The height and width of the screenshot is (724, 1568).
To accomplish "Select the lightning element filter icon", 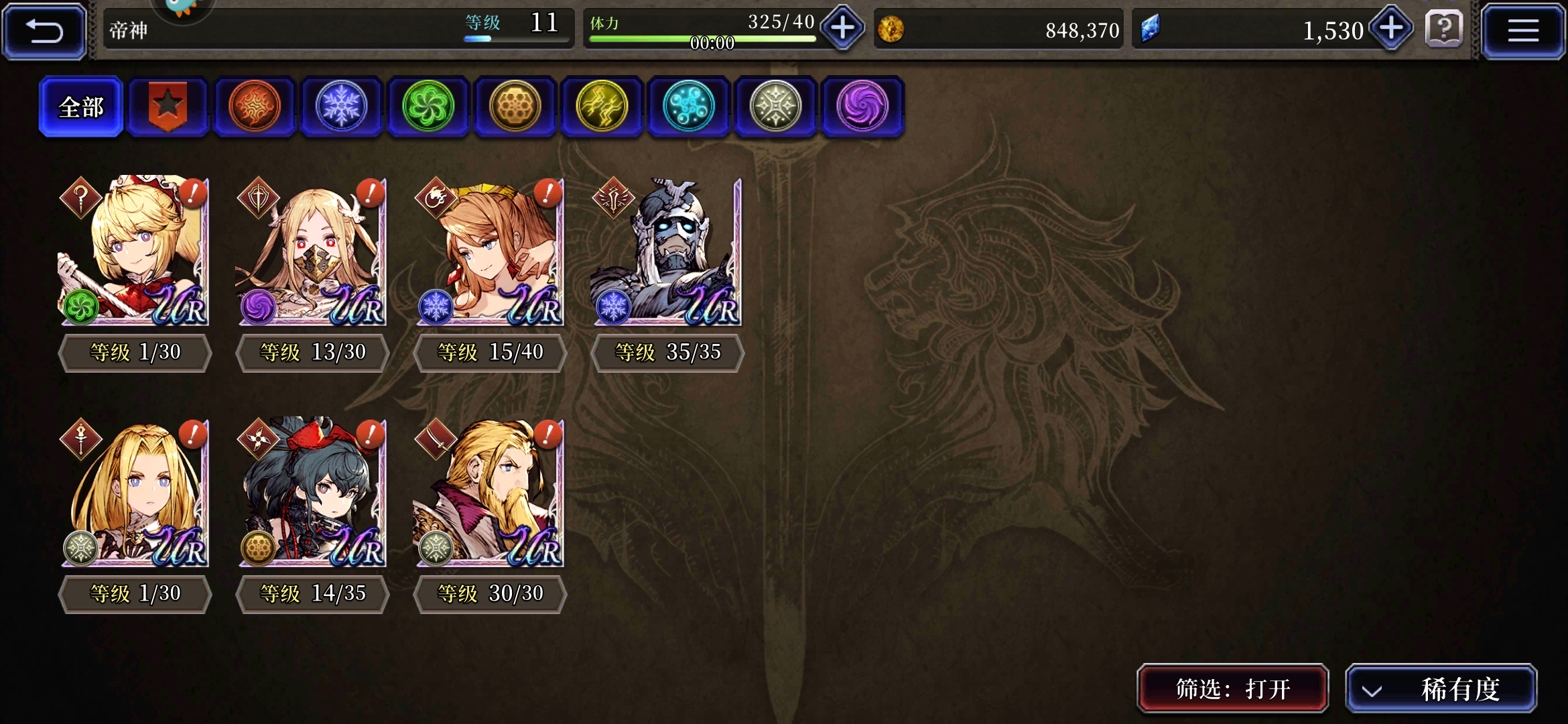I will (x=602, y=106).
